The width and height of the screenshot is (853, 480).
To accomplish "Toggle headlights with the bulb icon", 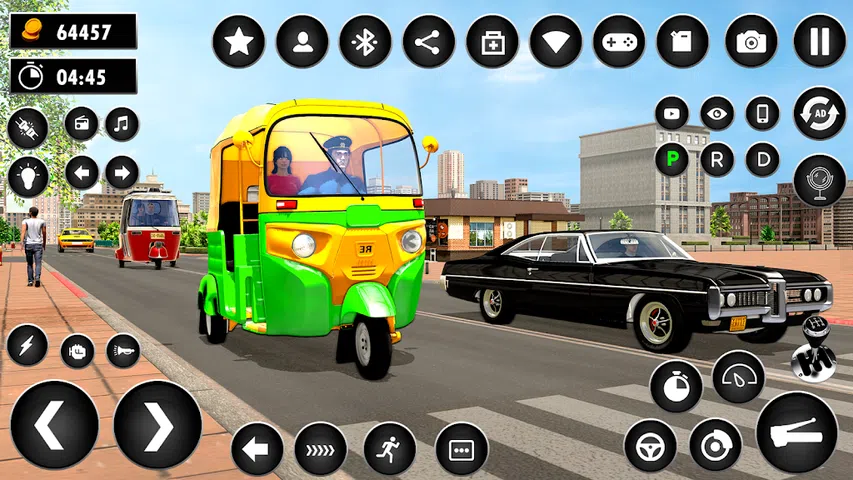I will coord(28,176).
